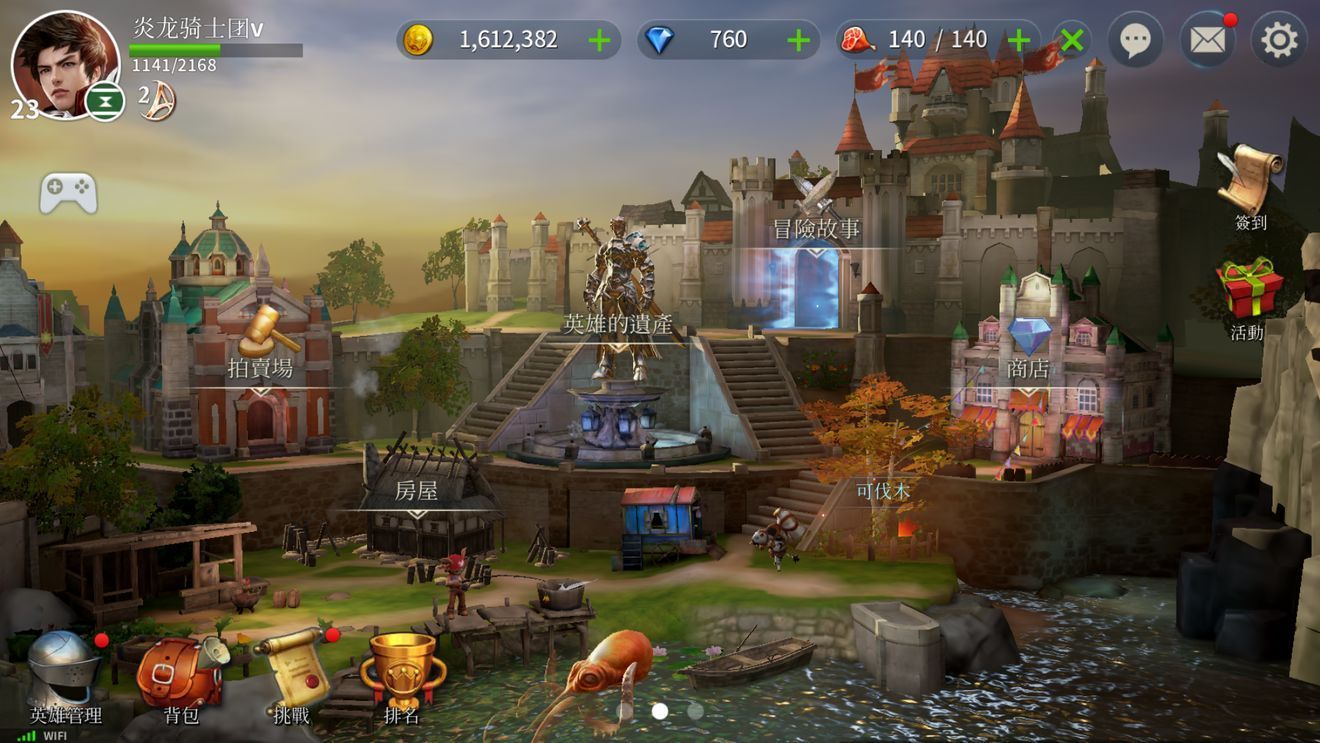The height and width of the screenshot is (743, 1320).
Task: Open the chat speech bubble
Action: [x=1134, y=40]
